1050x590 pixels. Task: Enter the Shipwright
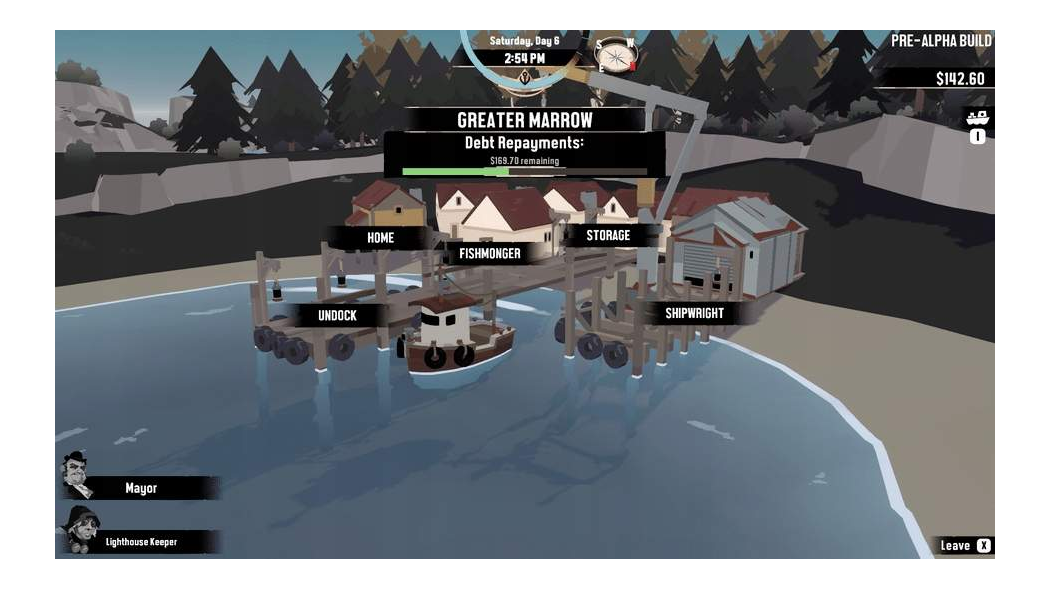point(694,313)
